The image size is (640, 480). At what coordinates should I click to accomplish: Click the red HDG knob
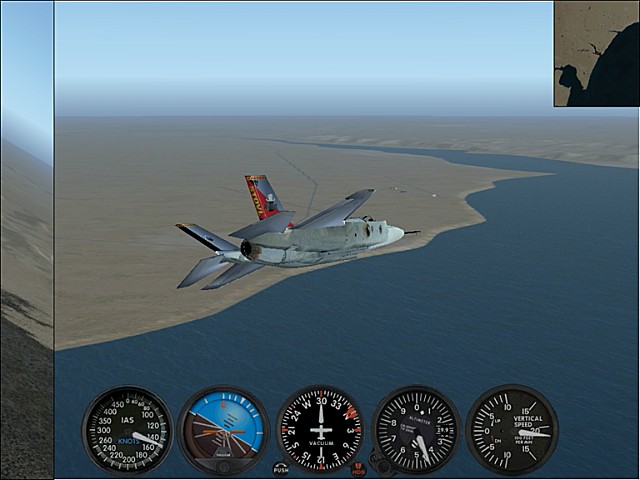[359, 468]
